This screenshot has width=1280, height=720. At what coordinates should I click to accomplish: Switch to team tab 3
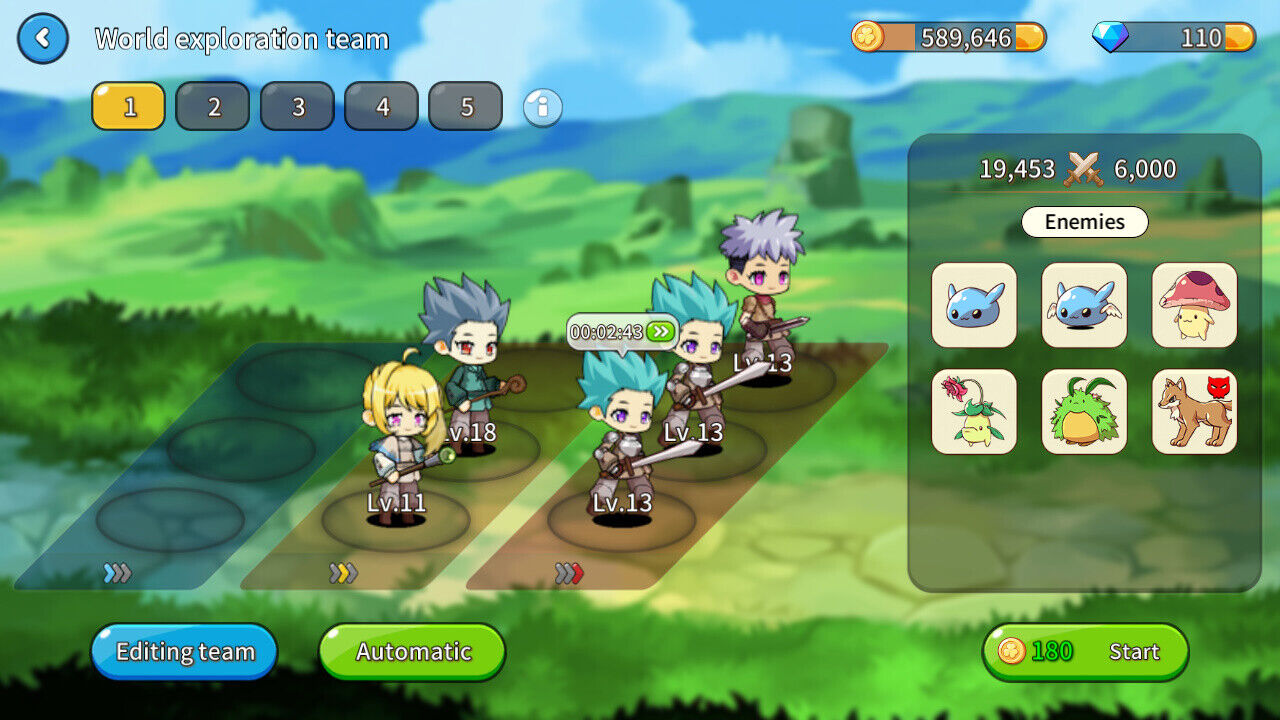(297, 106)
